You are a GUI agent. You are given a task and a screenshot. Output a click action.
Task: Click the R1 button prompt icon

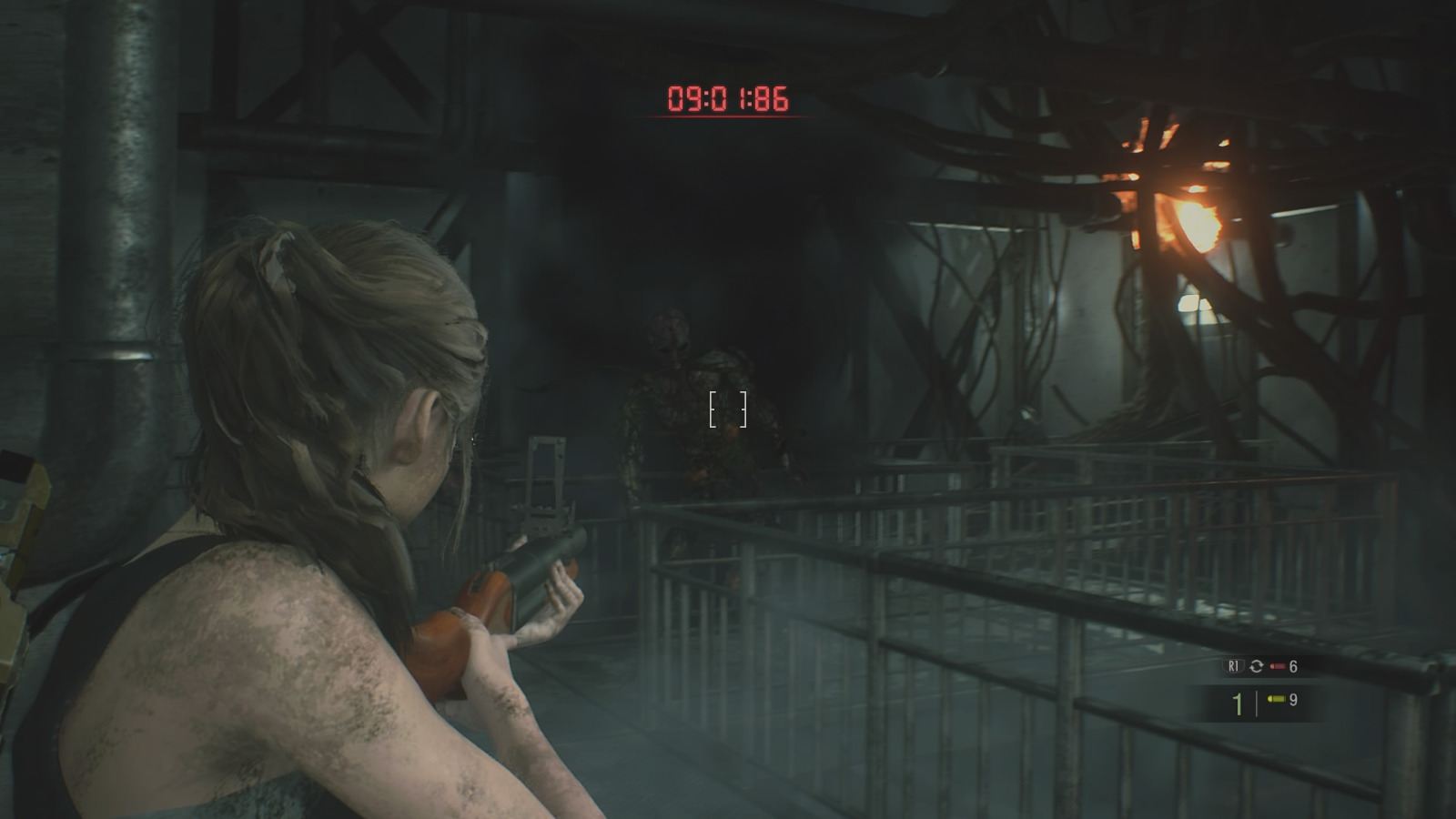pos(1233,666)
